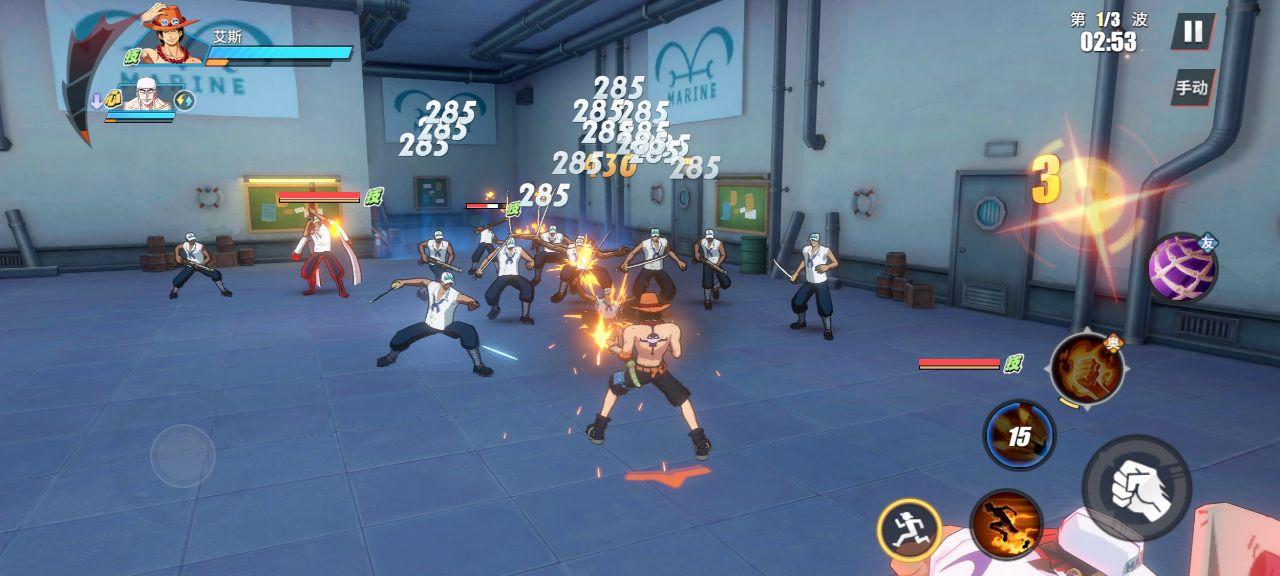Unleash the flaming fist ultimate skill
This screenshot has width=1280, height=576.
tap(1086, 368)
